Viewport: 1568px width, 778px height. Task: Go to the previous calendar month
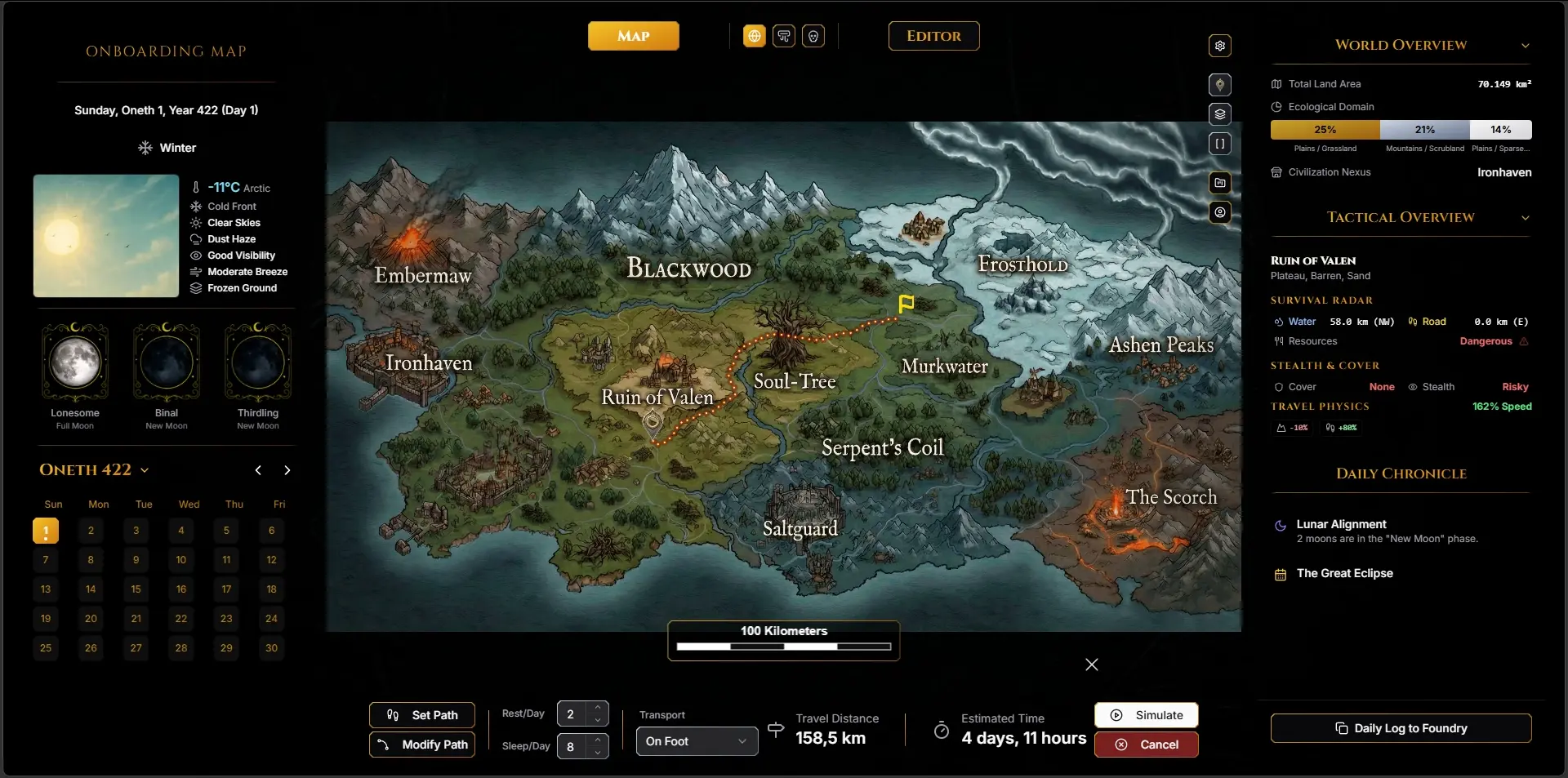258,470
